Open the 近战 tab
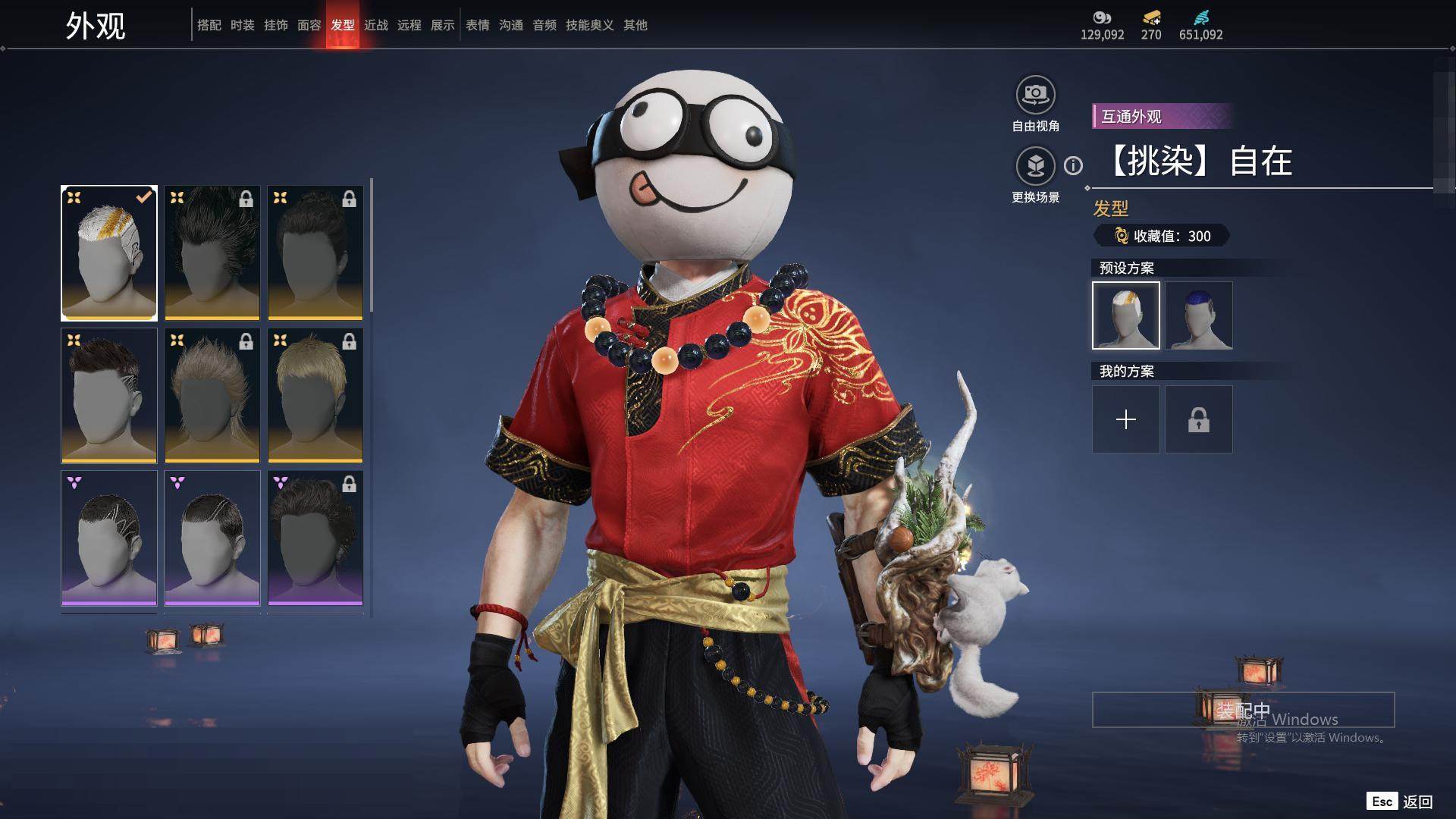 click(376, 25)
